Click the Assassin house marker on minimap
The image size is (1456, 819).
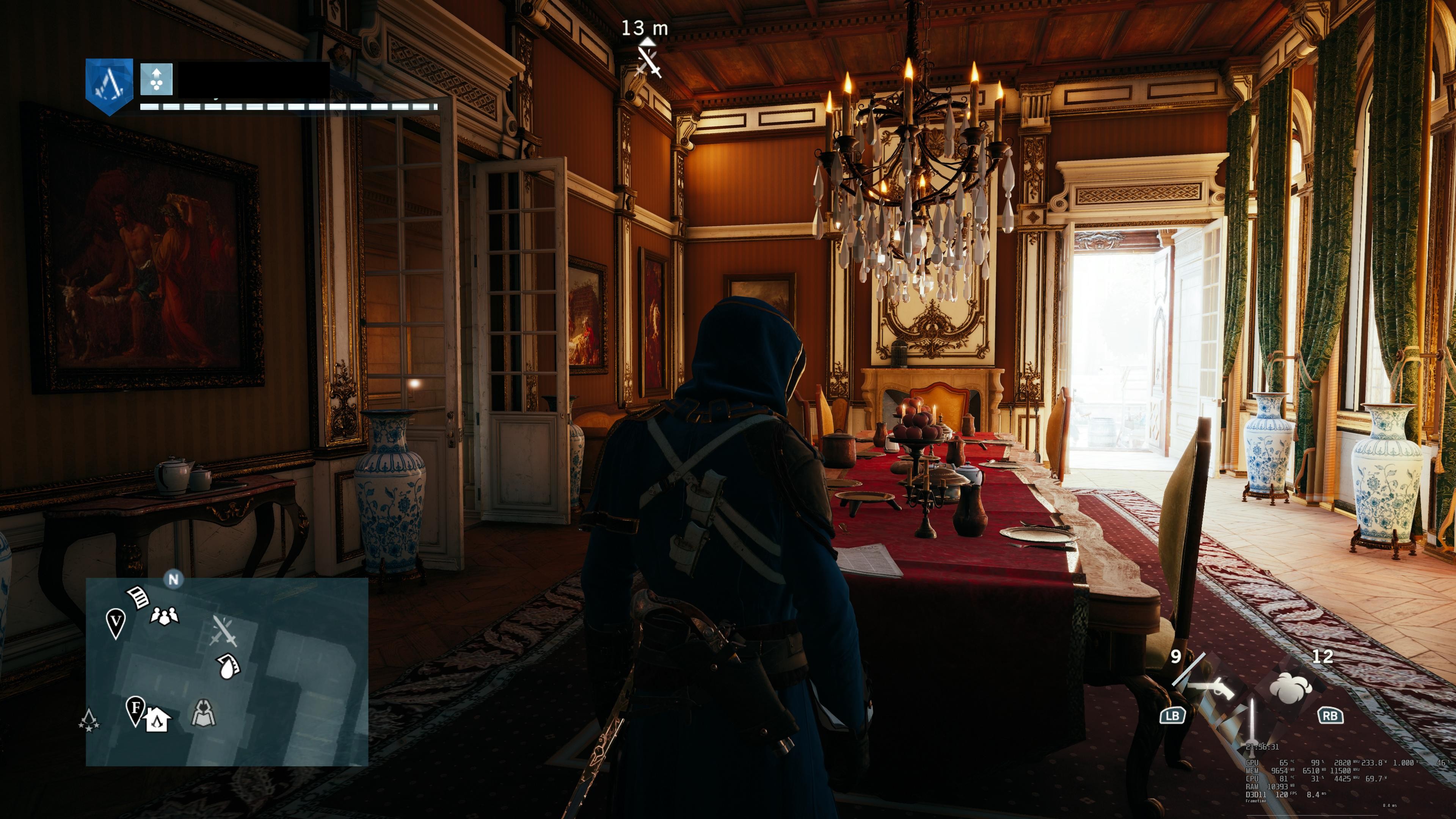(158, 720)
